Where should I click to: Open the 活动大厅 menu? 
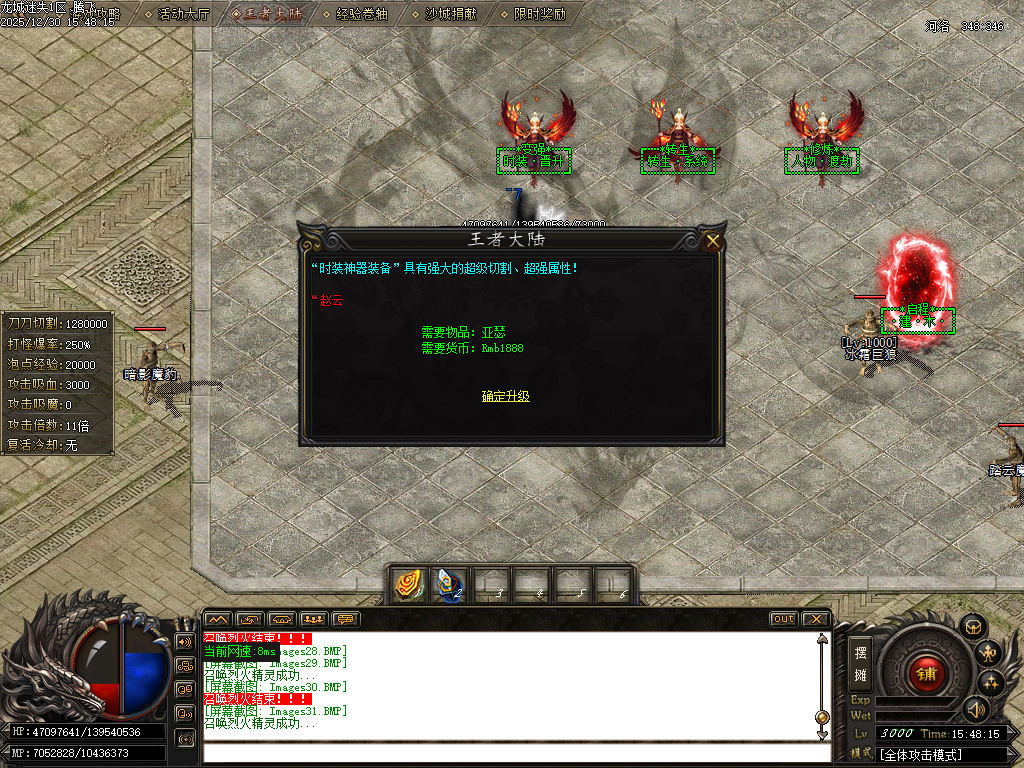[183, 14]
